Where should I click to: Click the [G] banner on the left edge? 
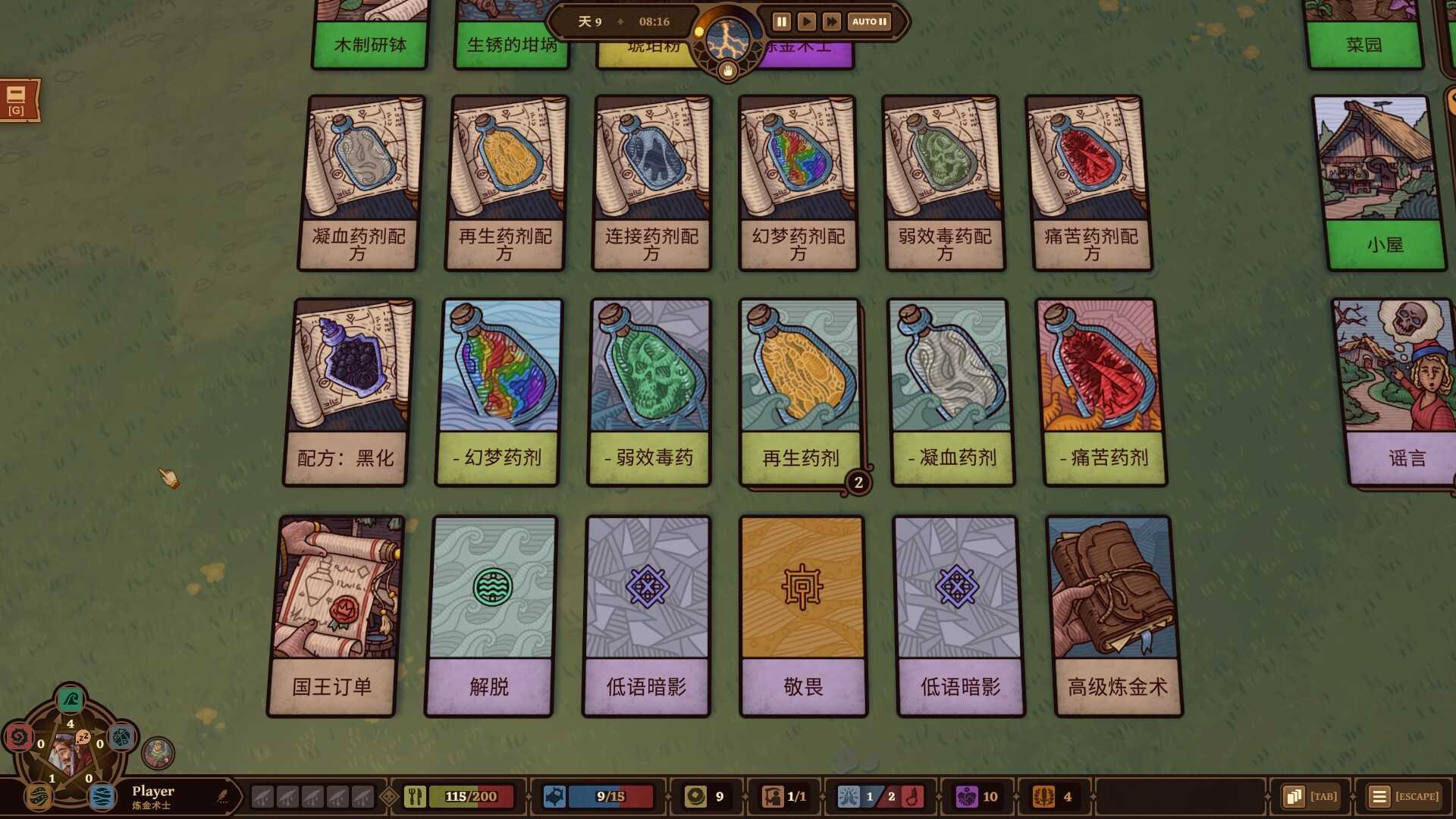[x=17, y=101]
